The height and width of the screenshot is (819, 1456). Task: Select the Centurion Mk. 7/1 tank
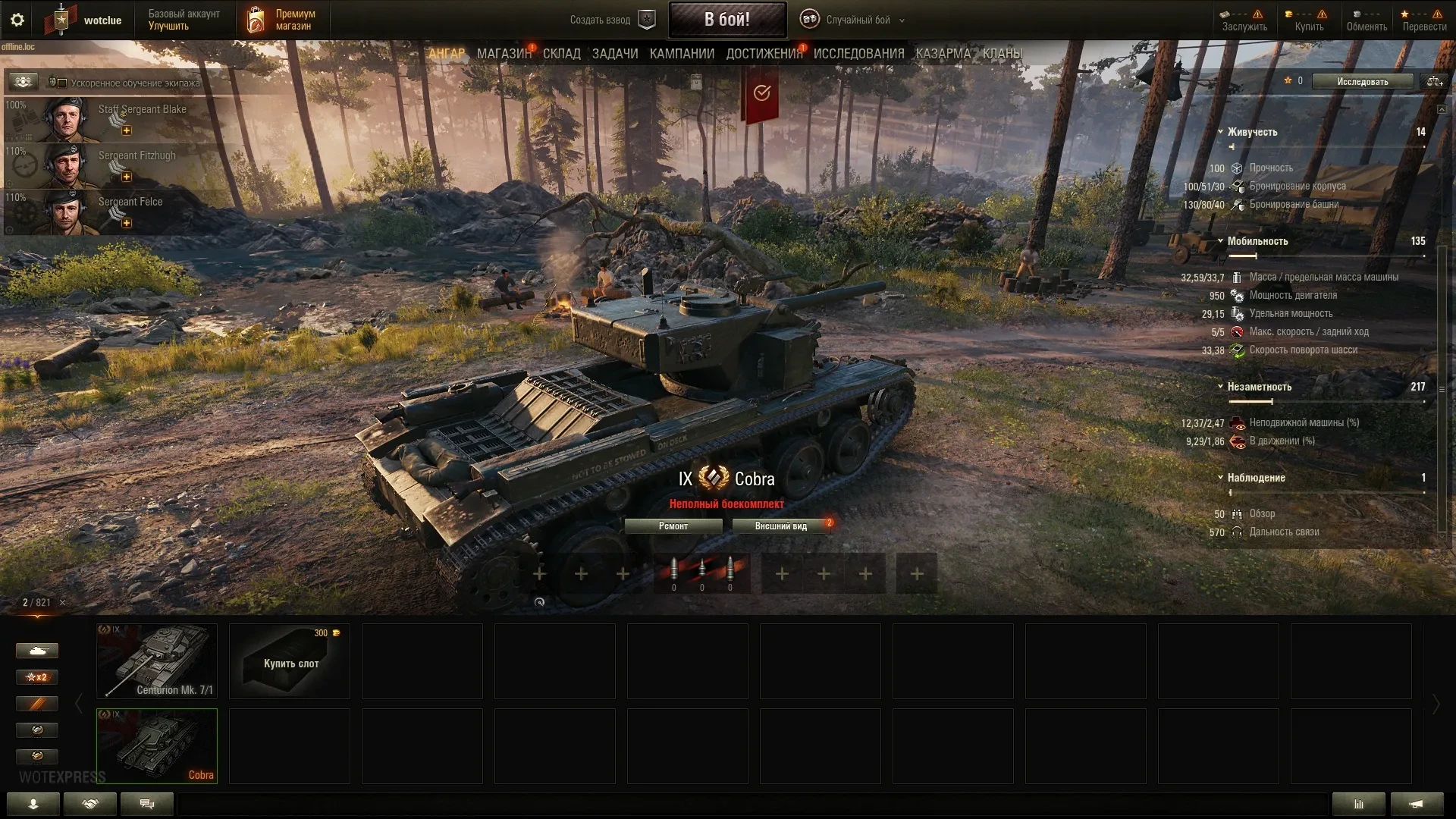point(157,661)
